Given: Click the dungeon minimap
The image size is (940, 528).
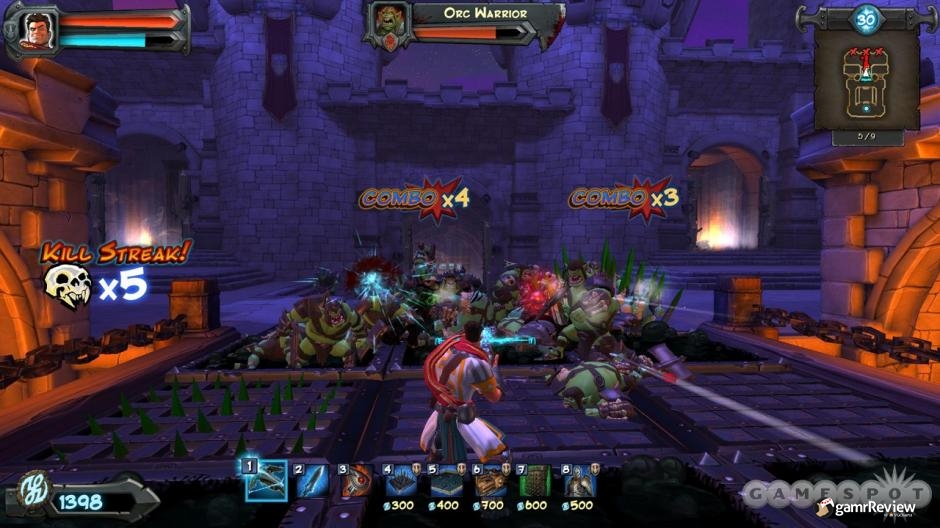Looking at the screenshot, I should [866, 78].
